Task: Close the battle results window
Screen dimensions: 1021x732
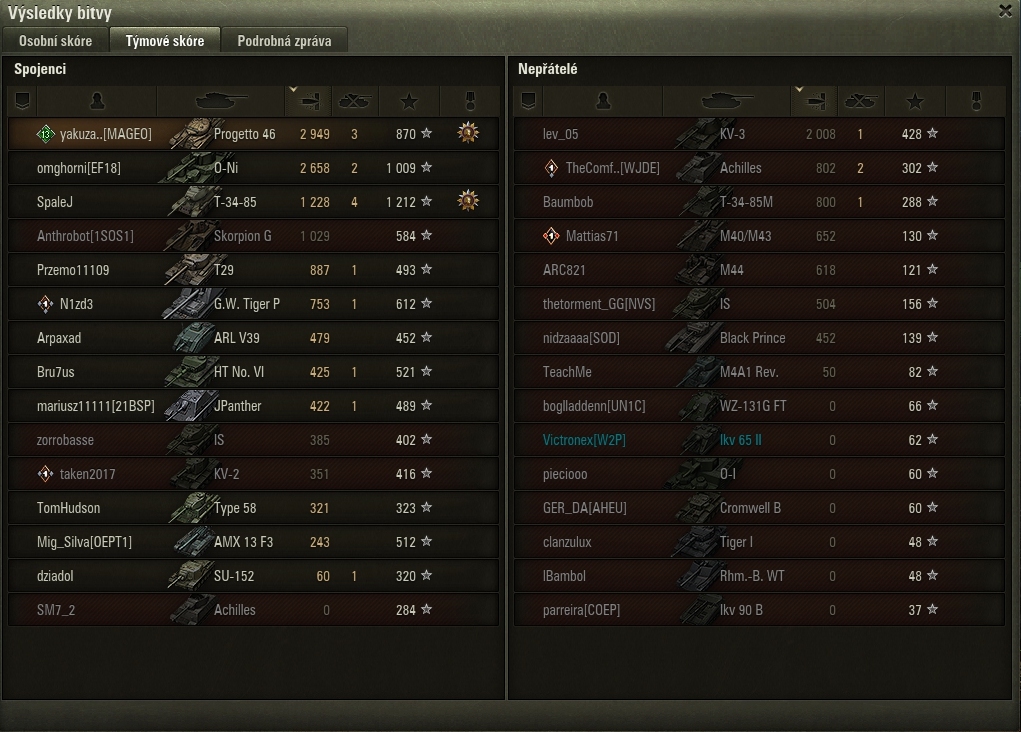Action: (1005, 11)
